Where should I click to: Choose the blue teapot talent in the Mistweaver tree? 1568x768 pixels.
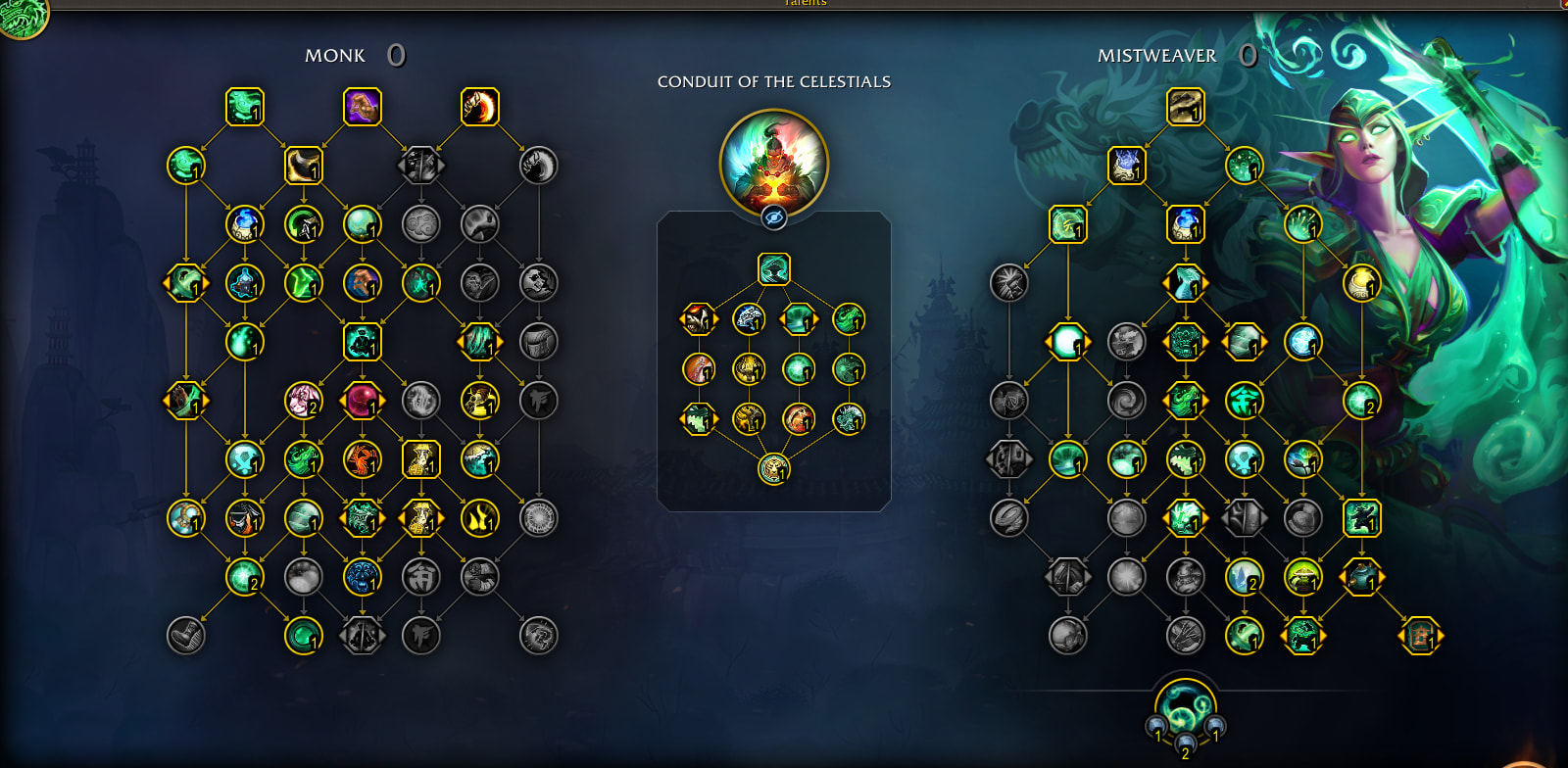pos(1185,224)
